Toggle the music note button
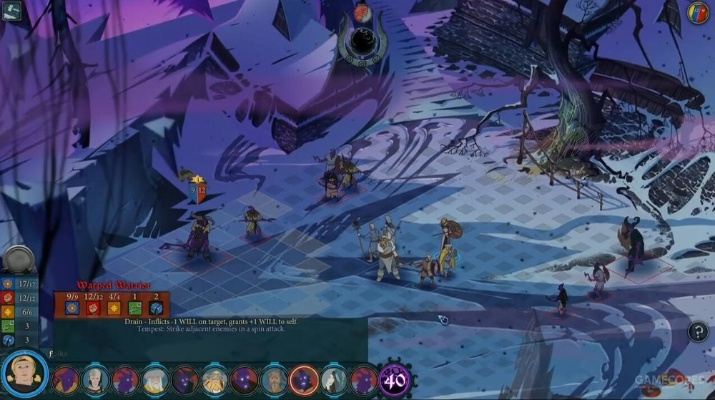The image size is (715, 400). pos(698,332)
